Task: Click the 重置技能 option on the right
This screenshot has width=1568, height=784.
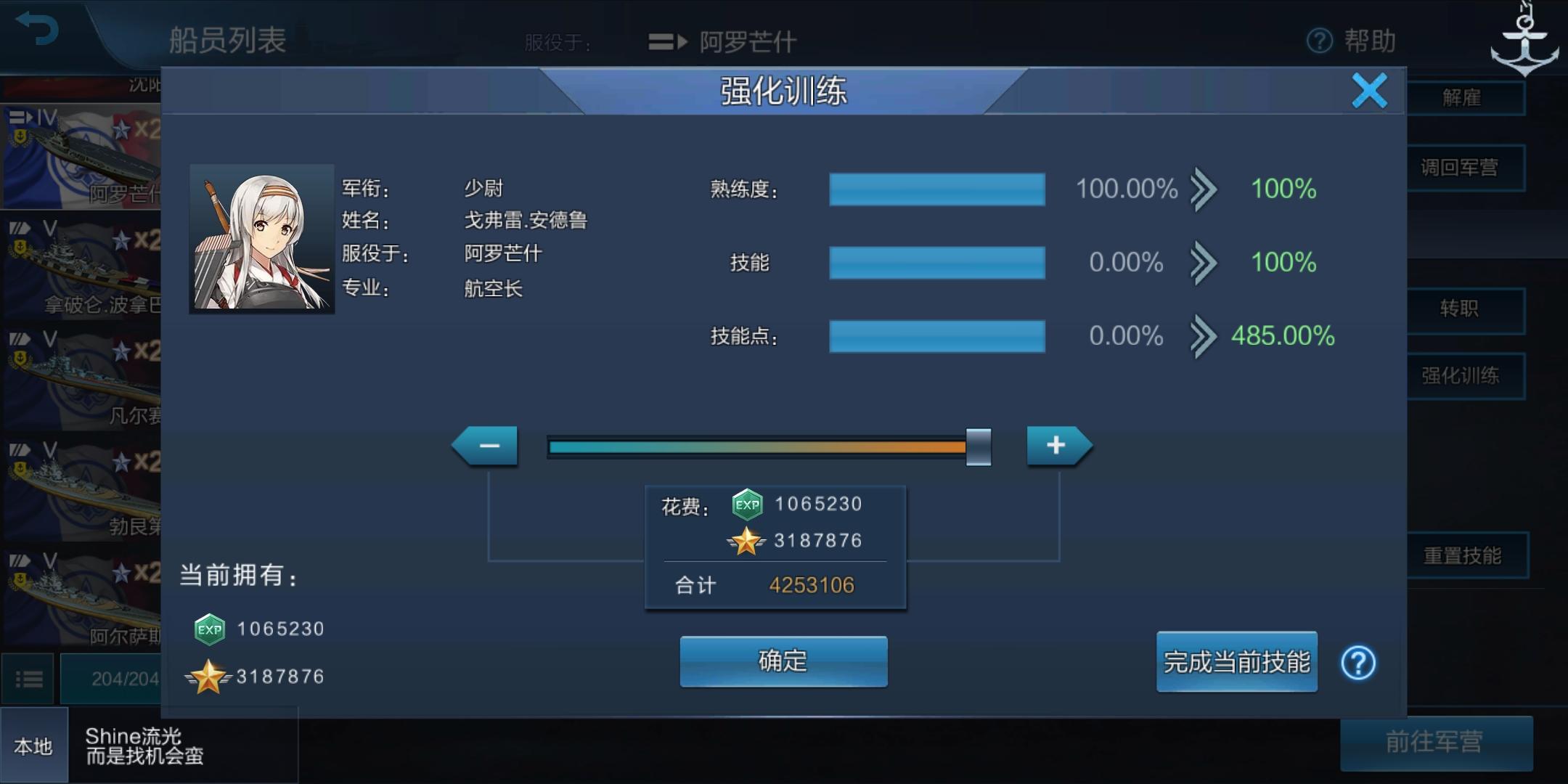Action: (1469, 555)
